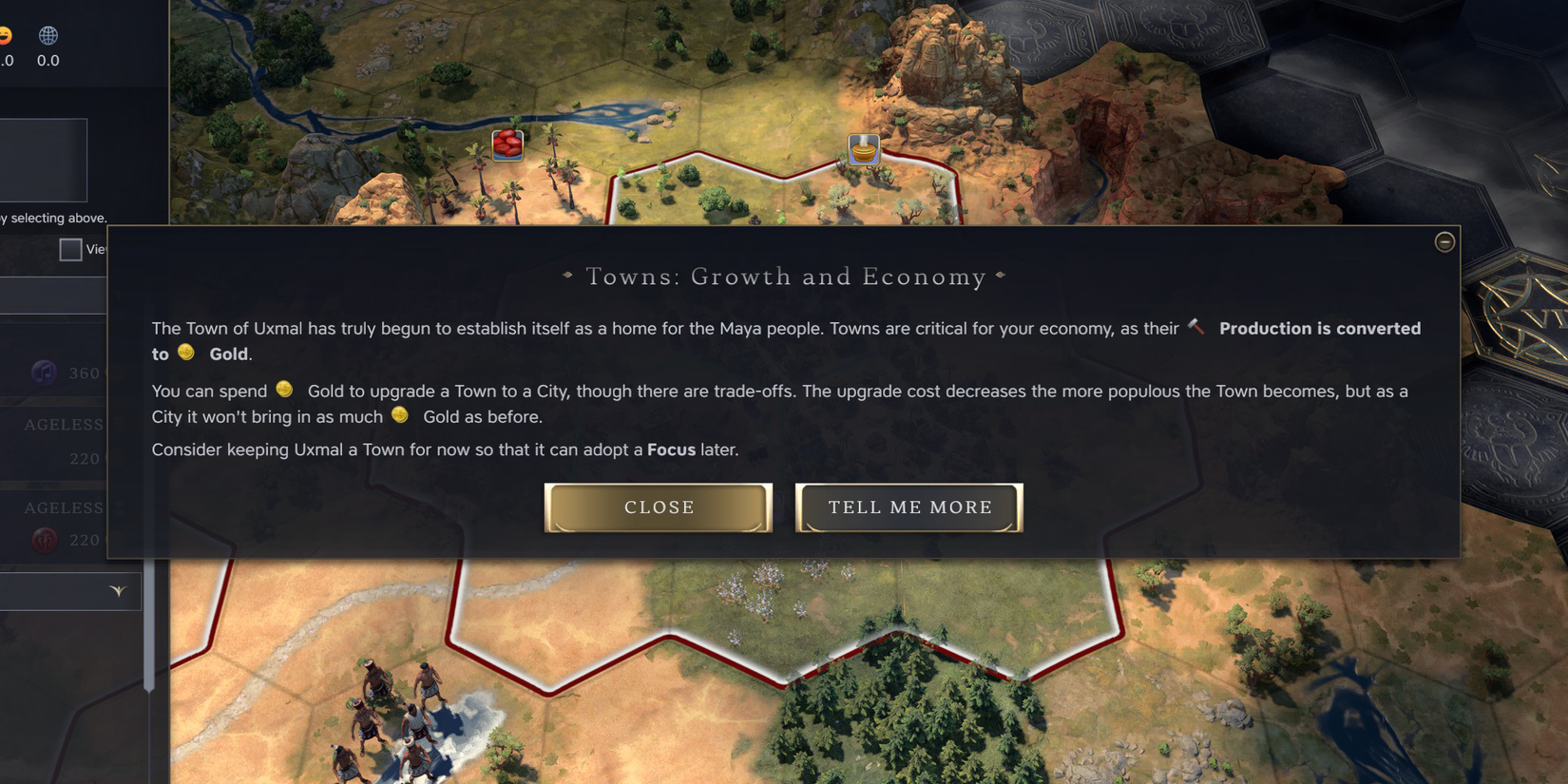
Task: Click the coin icon beside 'You can spend'
Action: [x=283, y=390]
